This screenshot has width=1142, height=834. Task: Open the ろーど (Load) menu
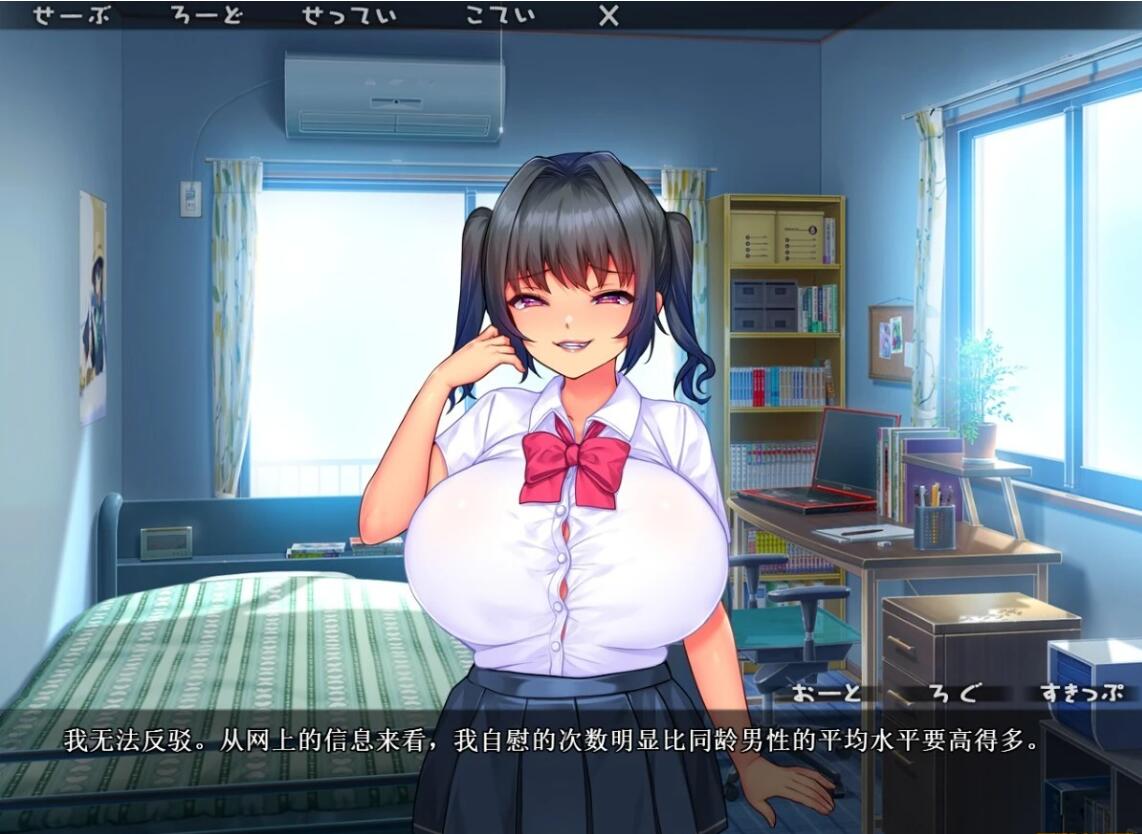click(207, 16)
